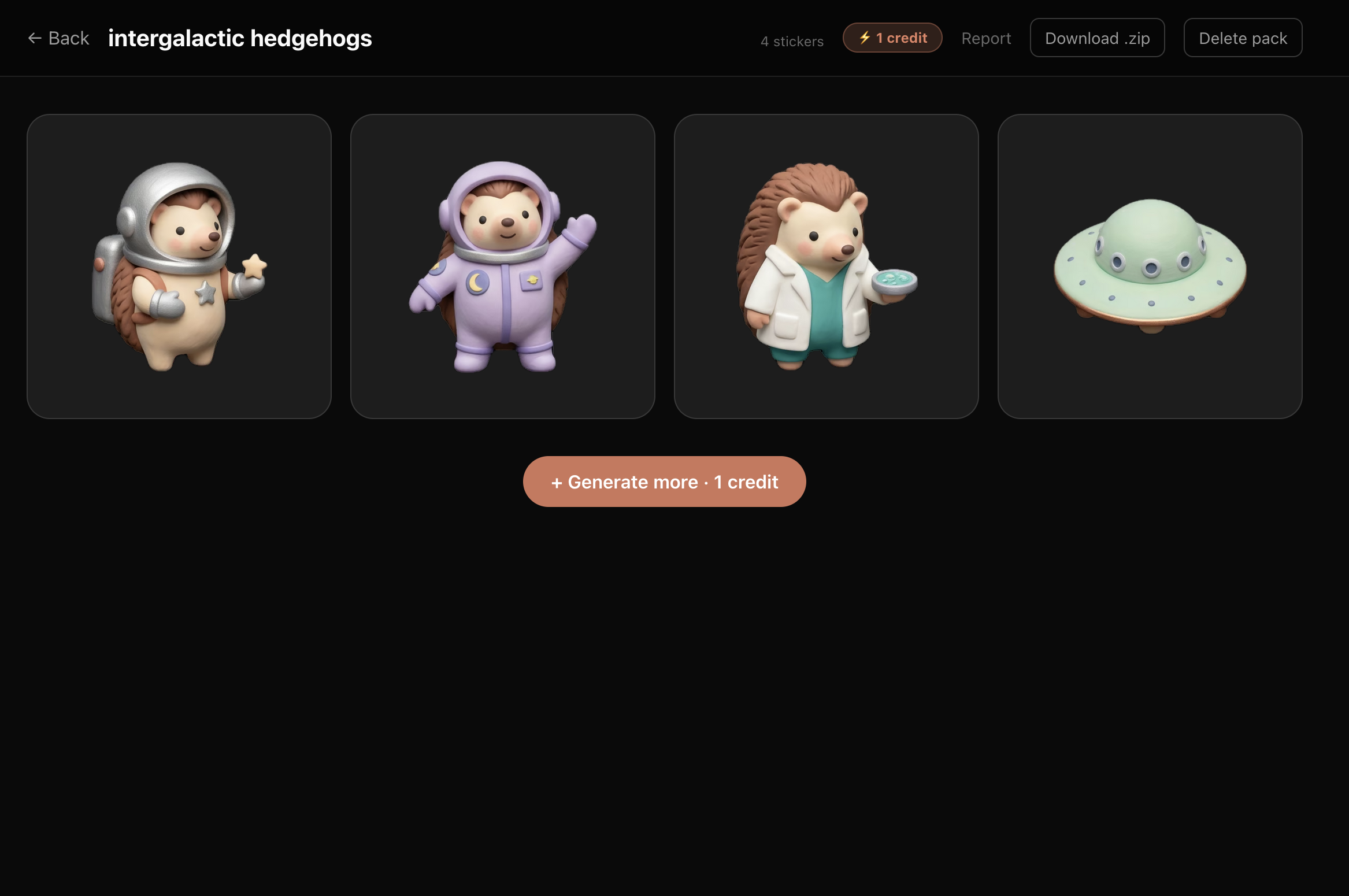This screenshot has width=1349, height=896.
Task: Click the Back navigation link
Action: point(58,38)
